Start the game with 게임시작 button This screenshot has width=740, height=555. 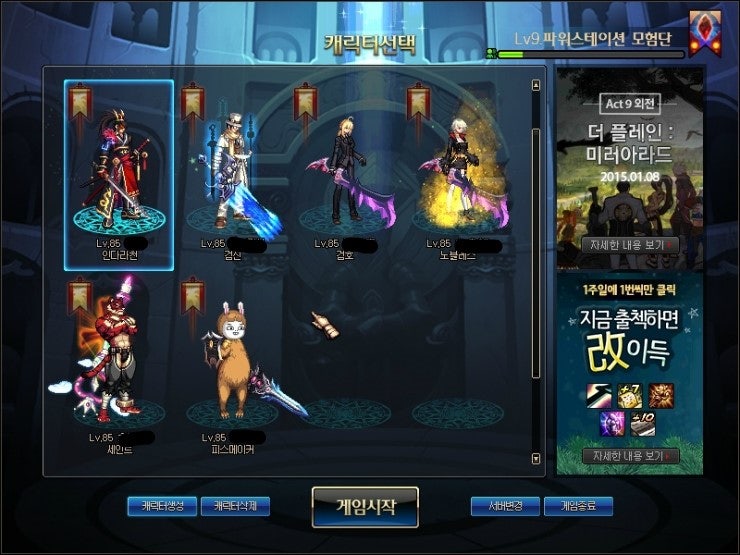[364, 506]
